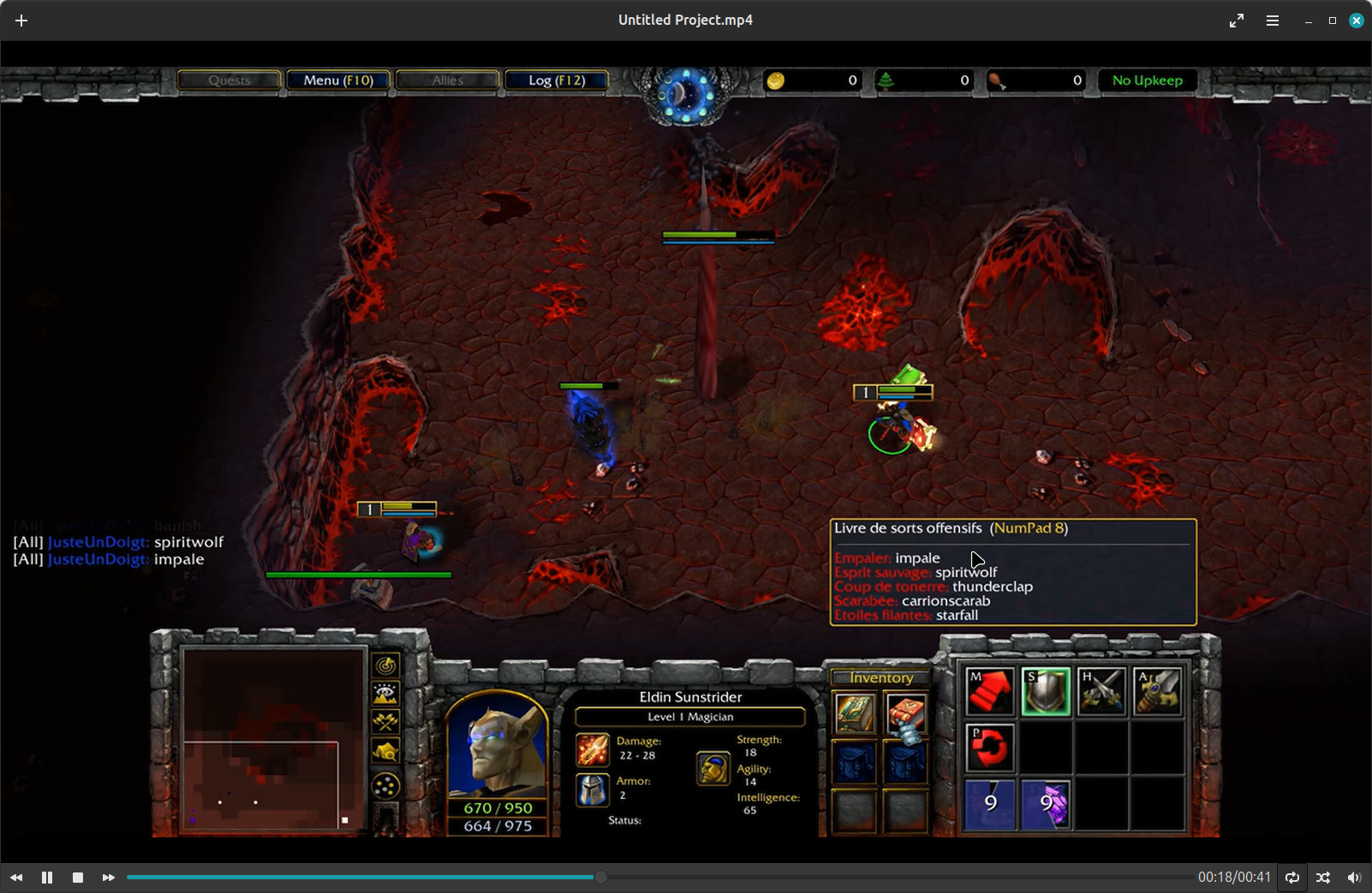Show the Allies panel
The image size is (1372, 893).
click(447, 80)
